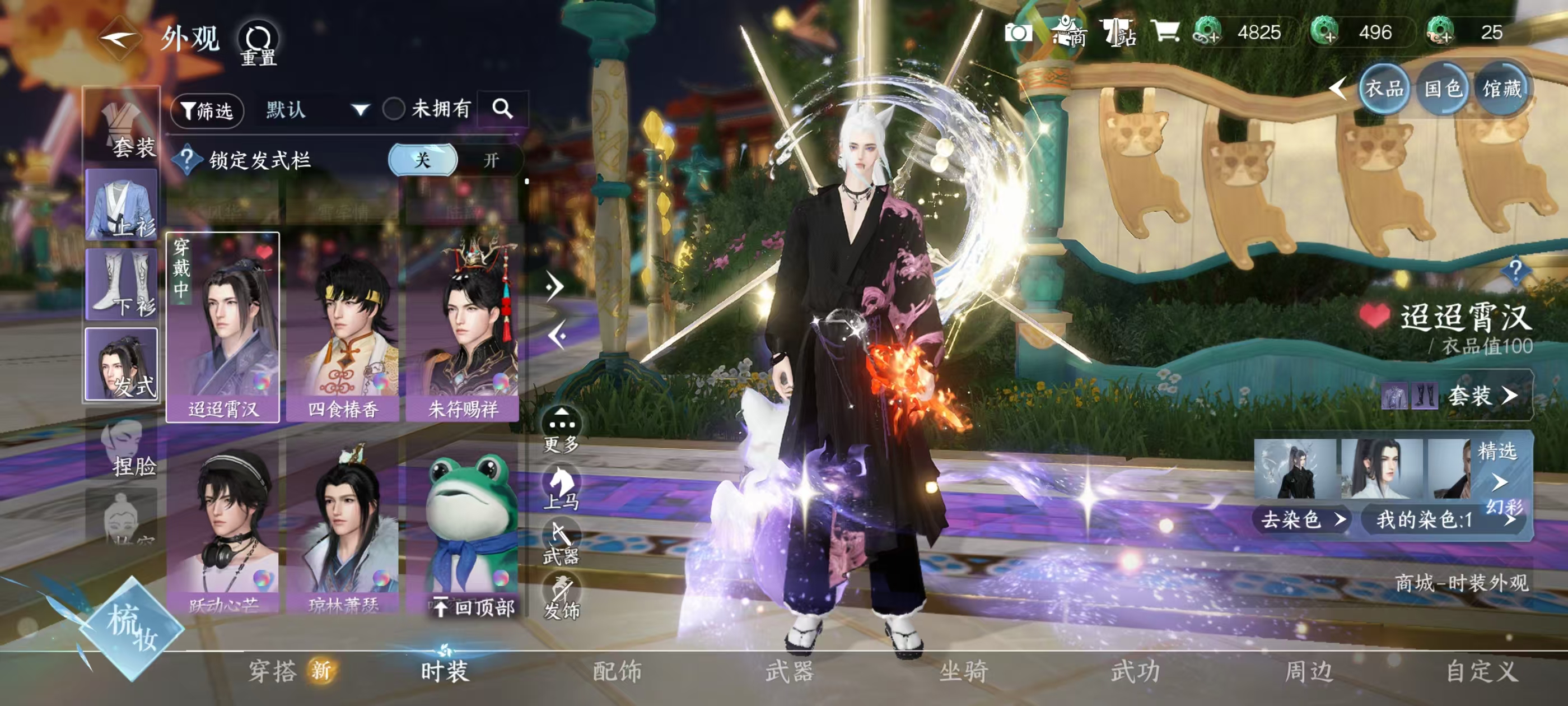Switch hairstyle lock to 开
This screenshot has height=706, width=1568.
coord(491,160)
